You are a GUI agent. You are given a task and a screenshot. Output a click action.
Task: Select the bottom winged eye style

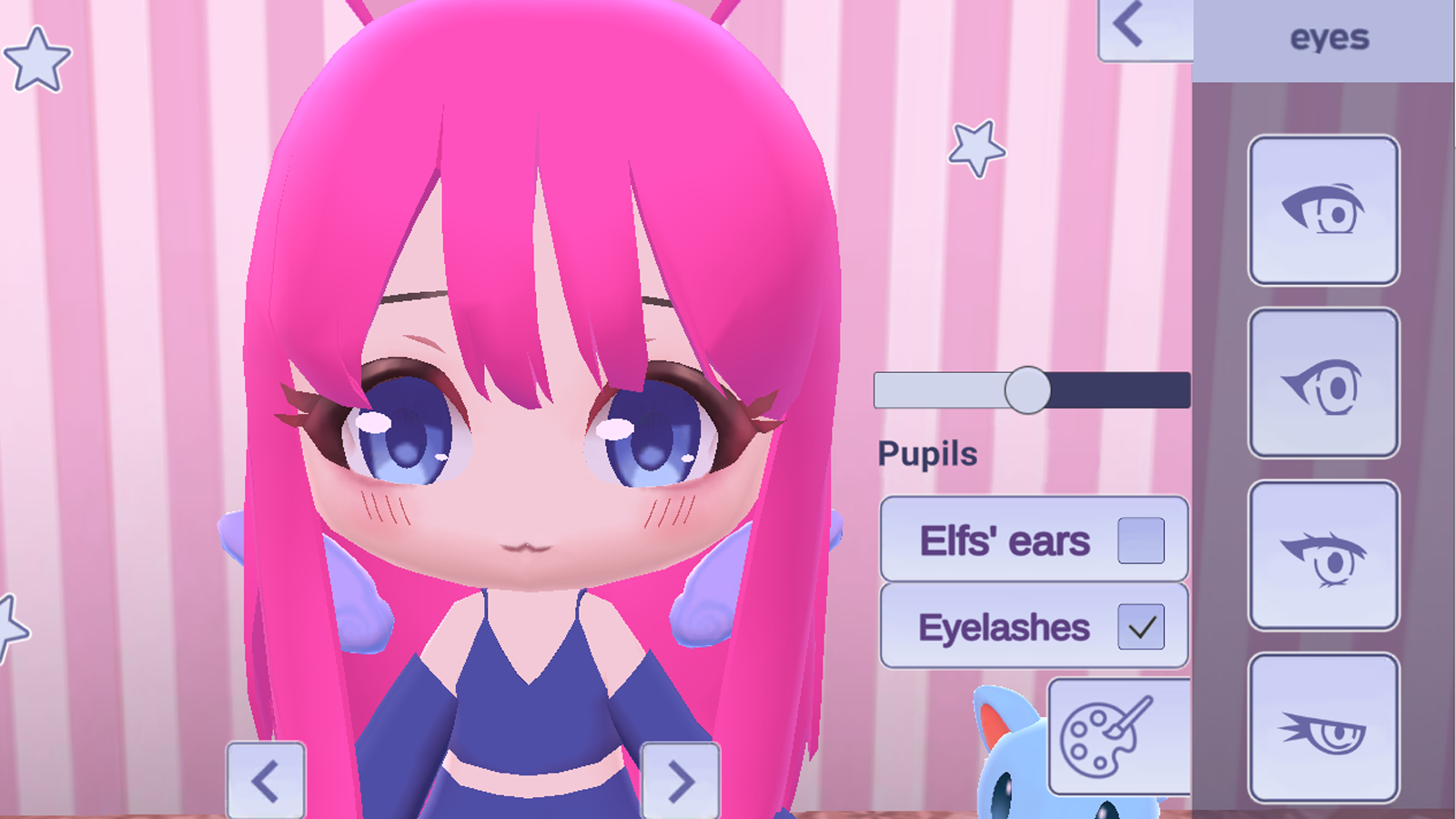click(1323, 728)
